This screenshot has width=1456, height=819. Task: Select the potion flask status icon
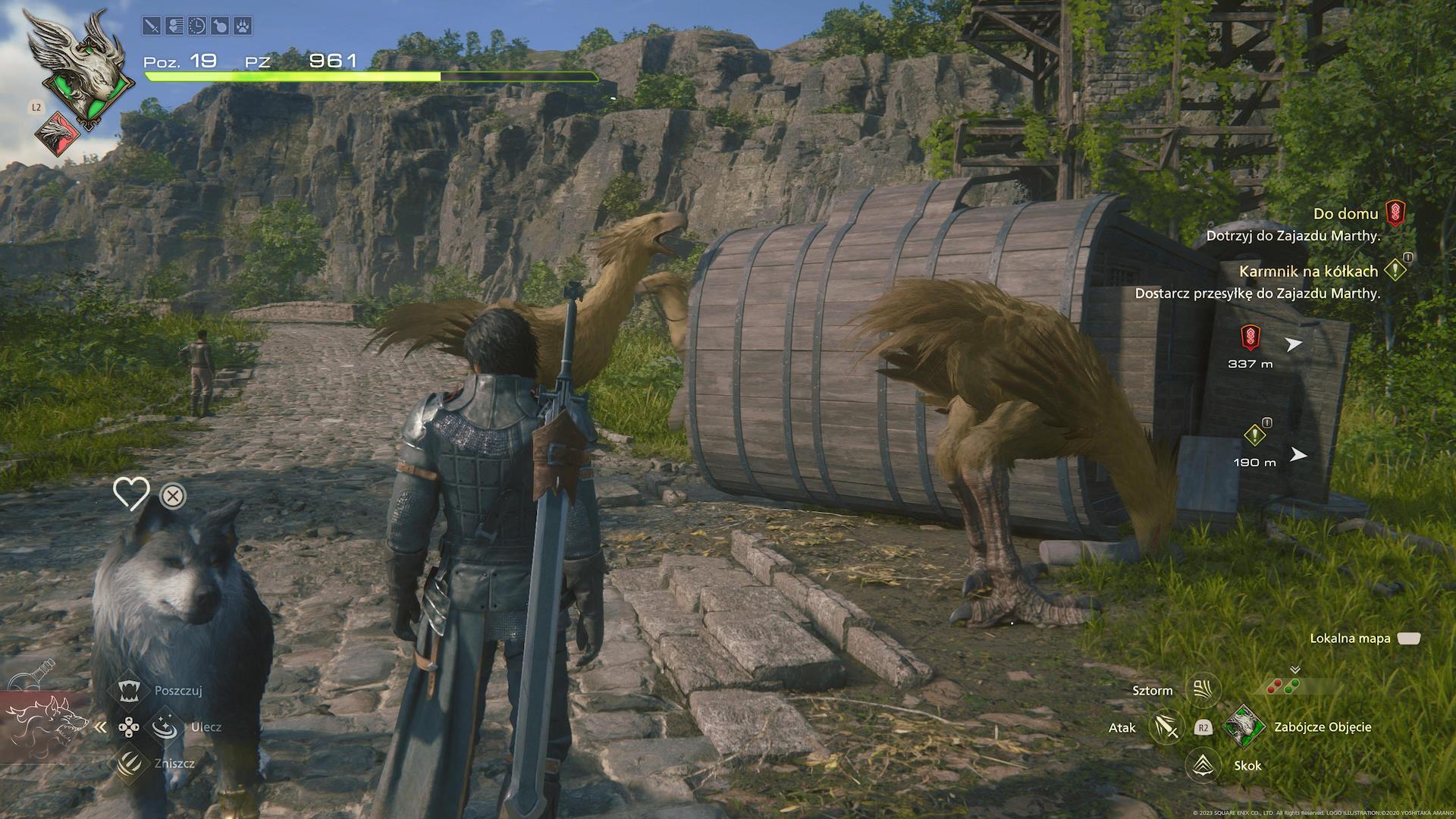tap(218, 27)
